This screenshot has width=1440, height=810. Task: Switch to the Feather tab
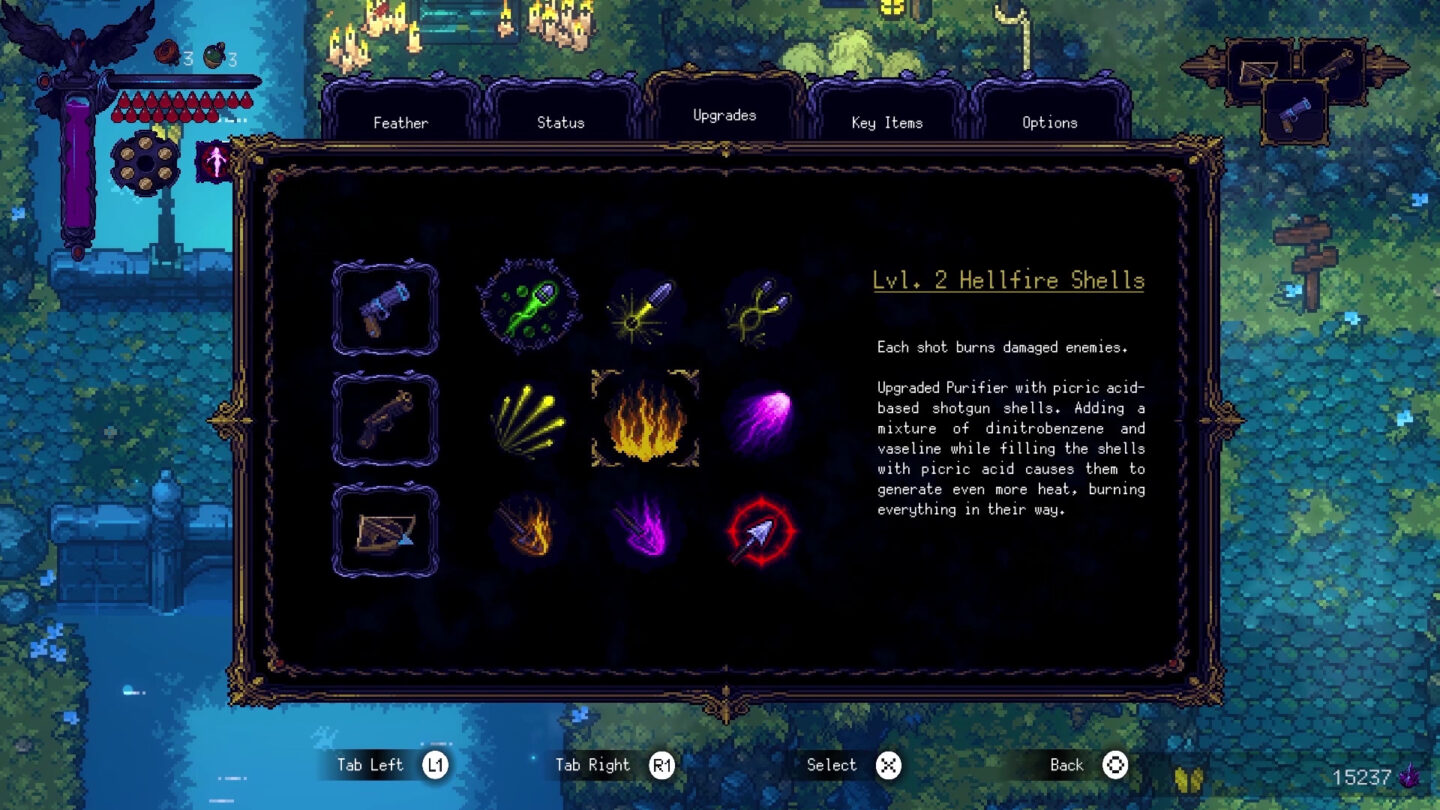coord(400,122)
